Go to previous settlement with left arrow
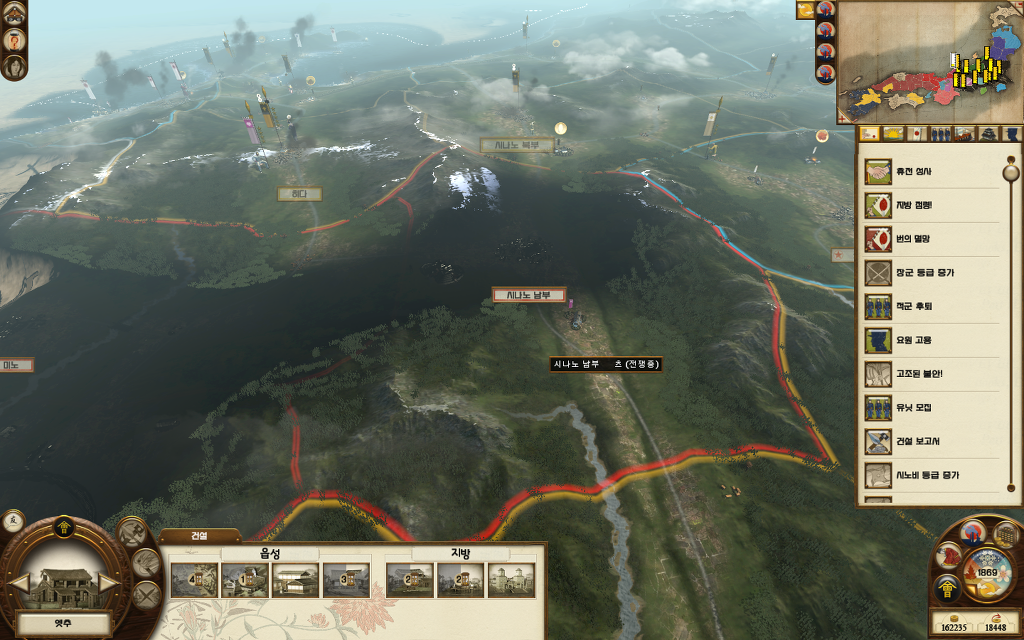Screen dimensions: 1024x640 [x=17, y=582]
